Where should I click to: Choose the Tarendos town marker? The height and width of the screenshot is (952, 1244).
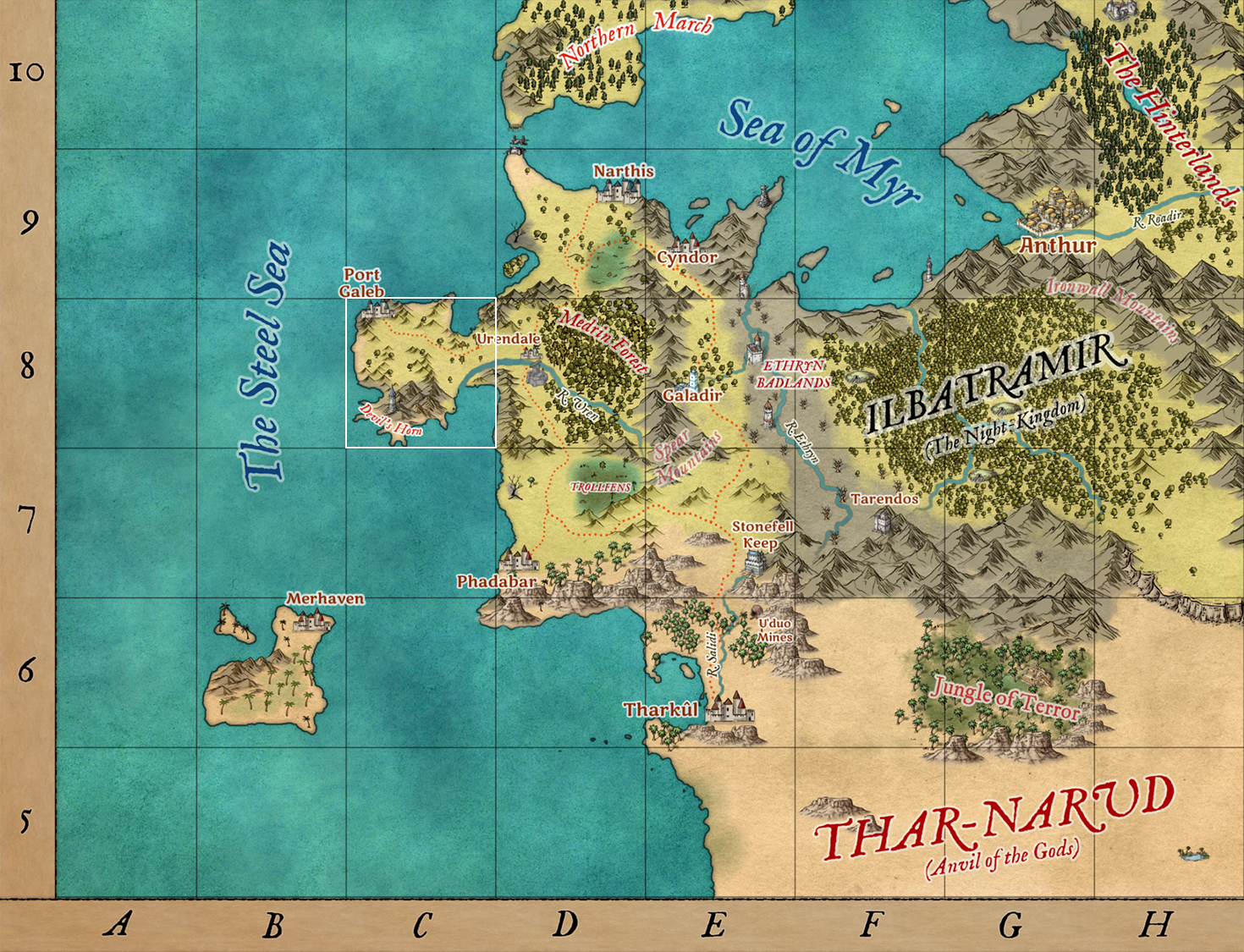pyautogui.click(x=882, y=520)
